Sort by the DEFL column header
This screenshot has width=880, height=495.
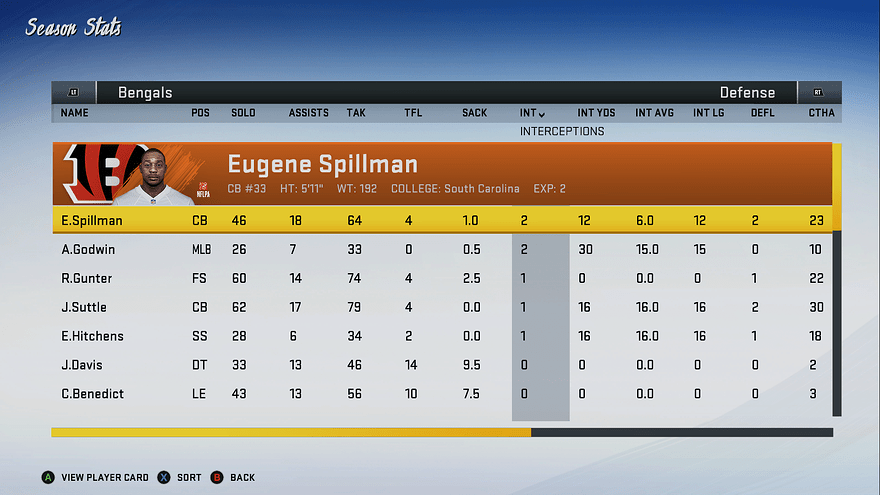[x=762, y=113]
